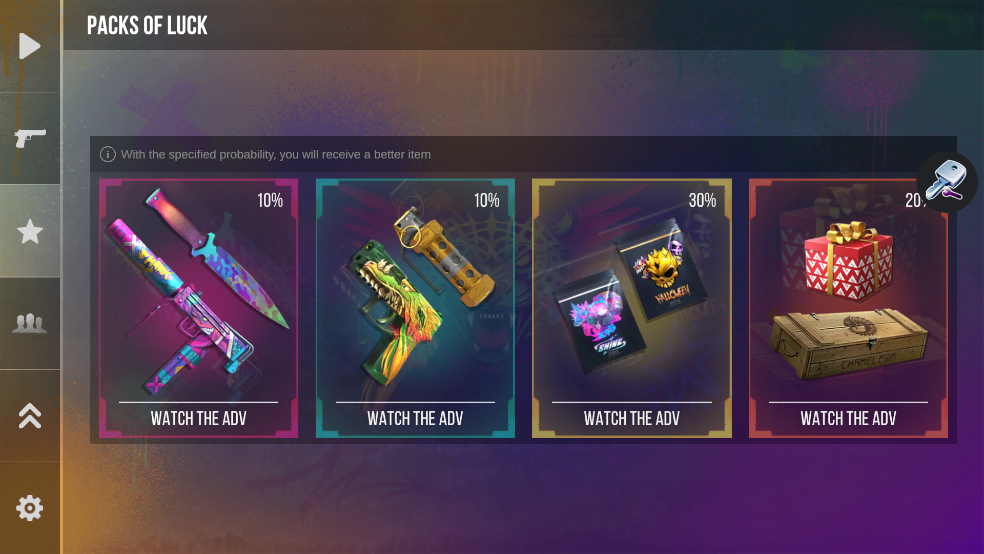Watch the adv for the gift box pack
This screenshot has width=984, height=554.
coord(848,418)
